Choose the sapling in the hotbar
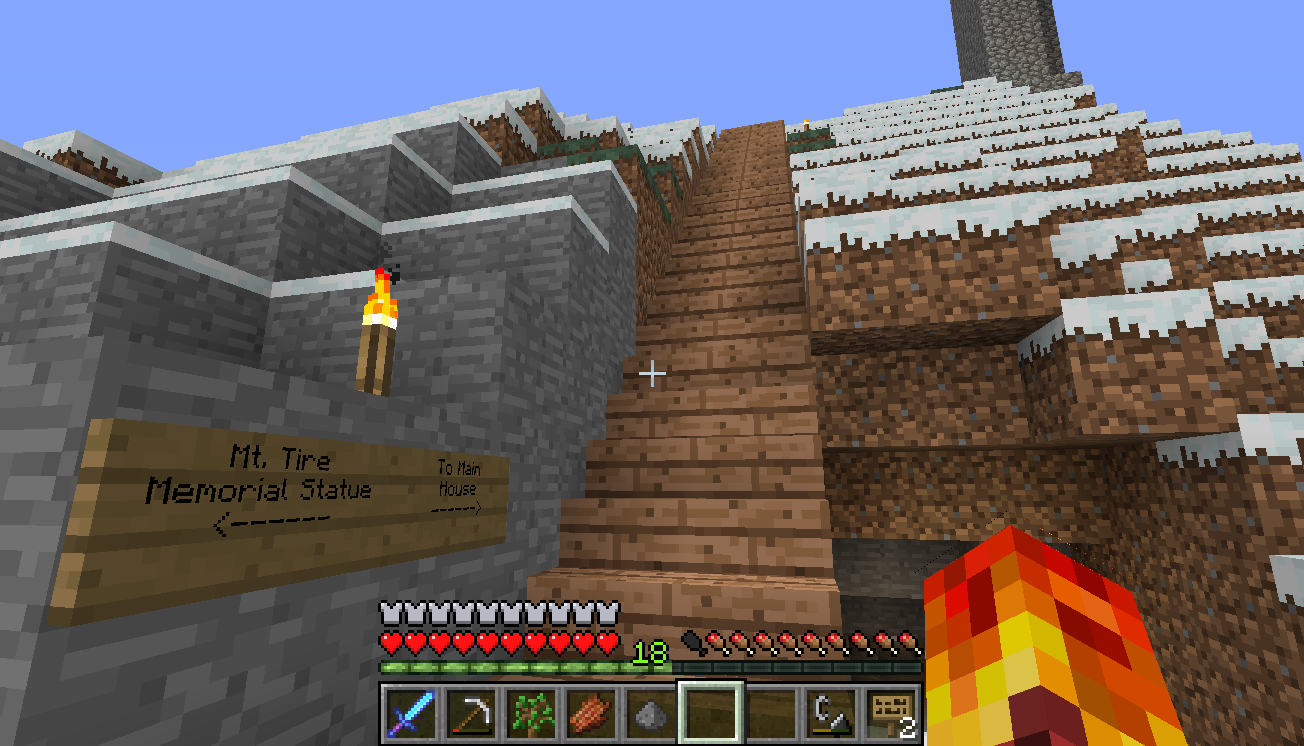Viewport: 1304px width, 746px height. point(530,714)
